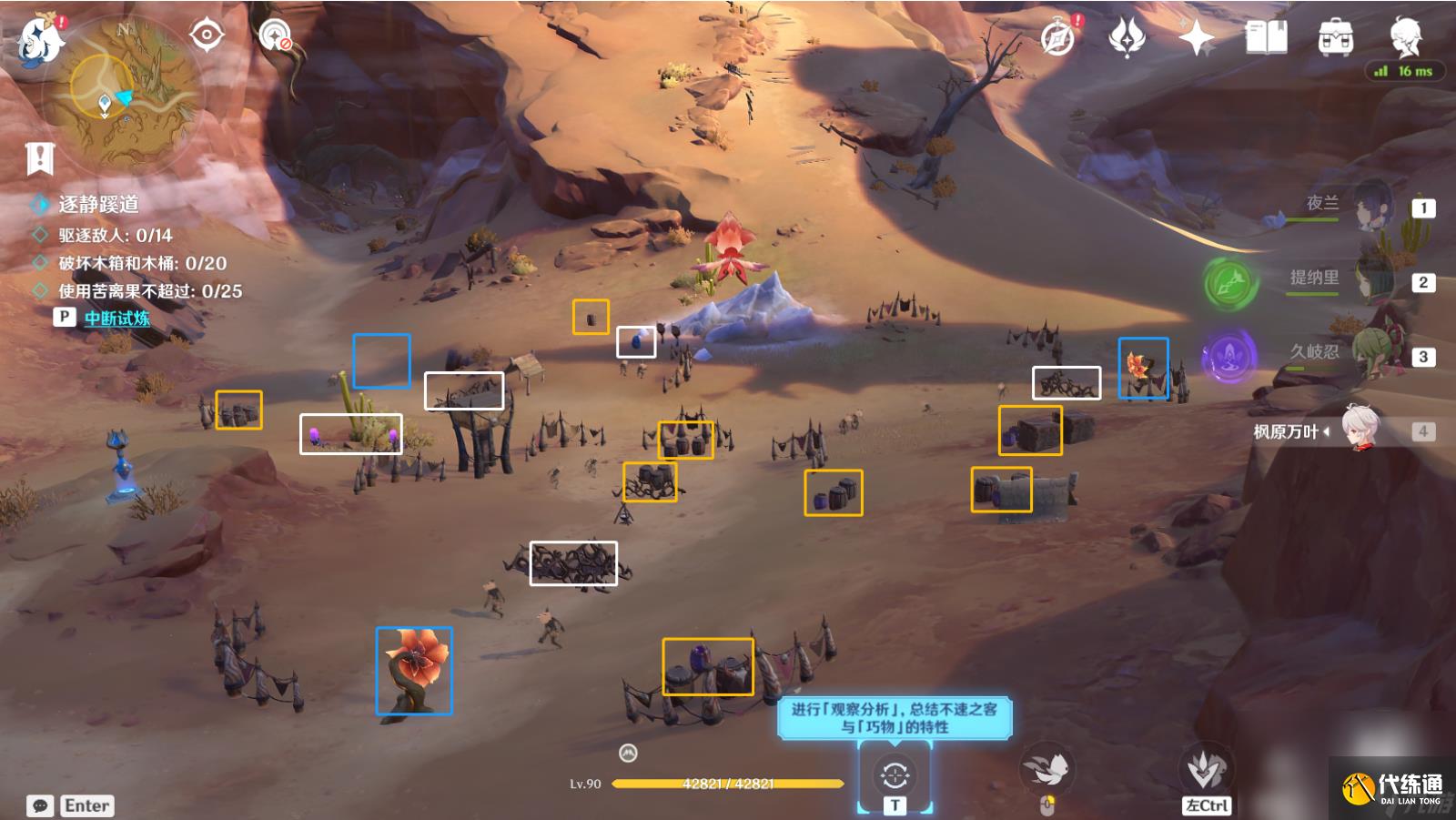Viewport: 1456px width, 820px height.
Task: Select the 逐静蹊道 trial objective title
Action: point(98,205)
